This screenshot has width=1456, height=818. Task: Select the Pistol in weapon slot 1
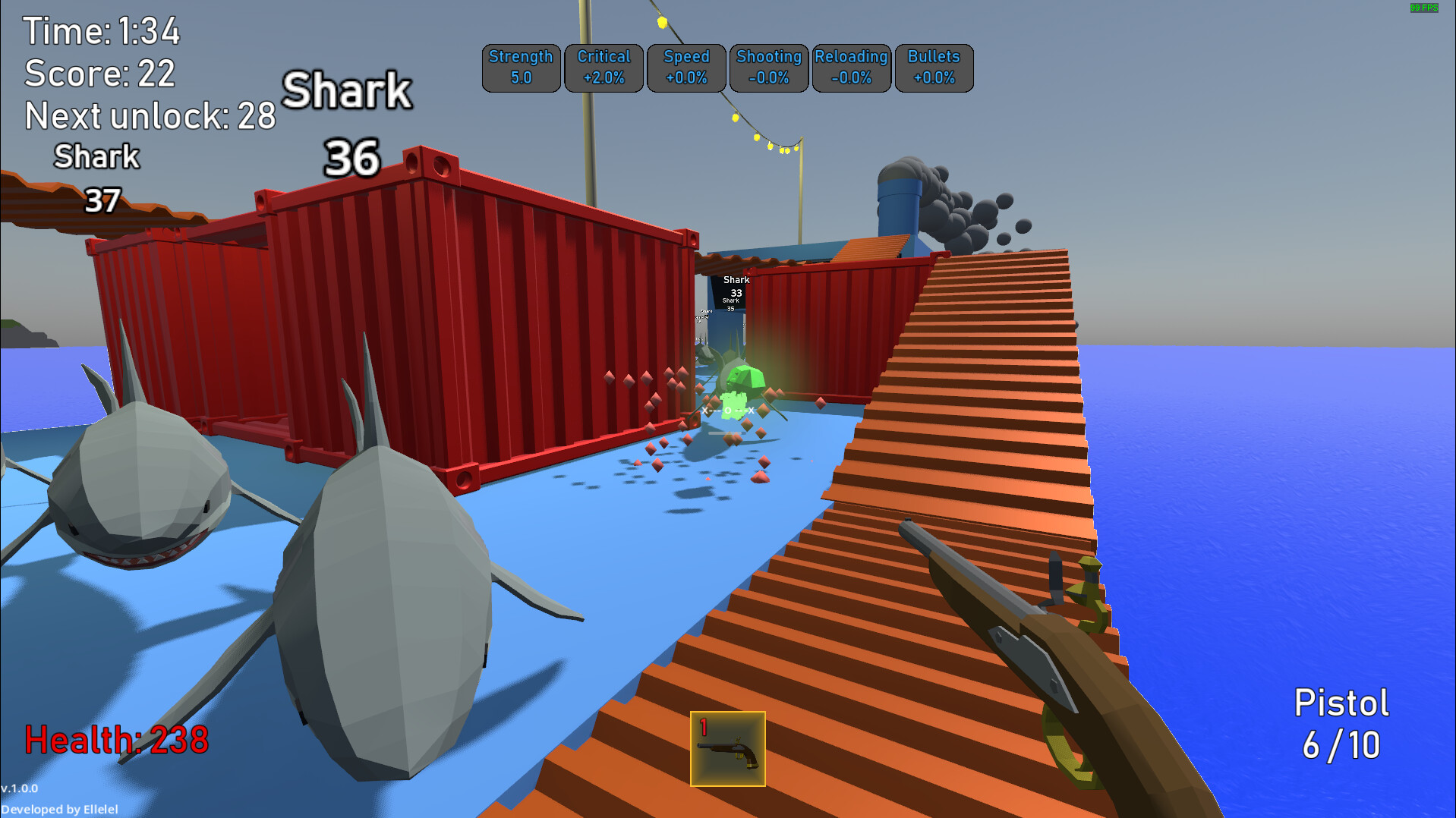tap(727, 747)
